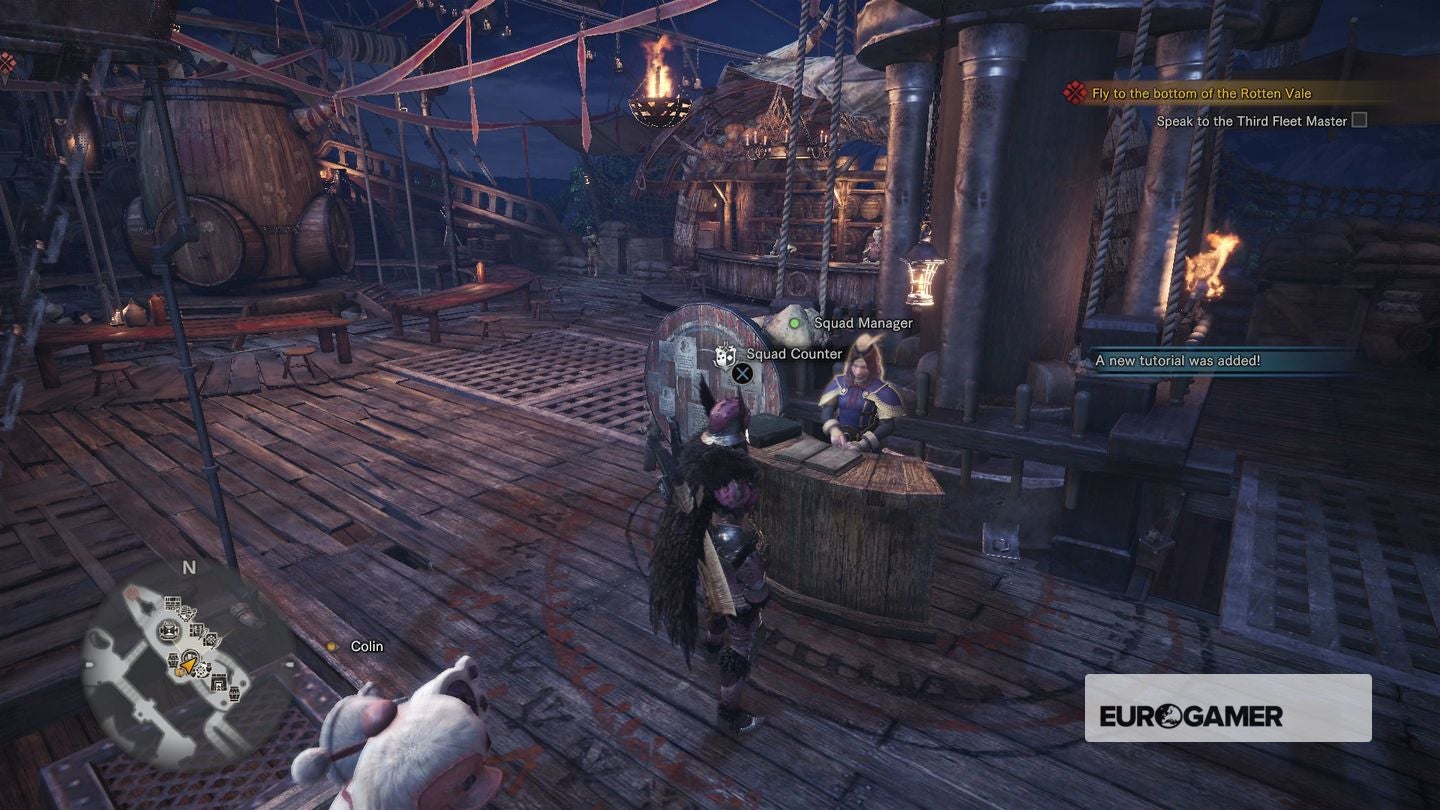Select the Squad Counter interaction label

(x=794, y=354)
